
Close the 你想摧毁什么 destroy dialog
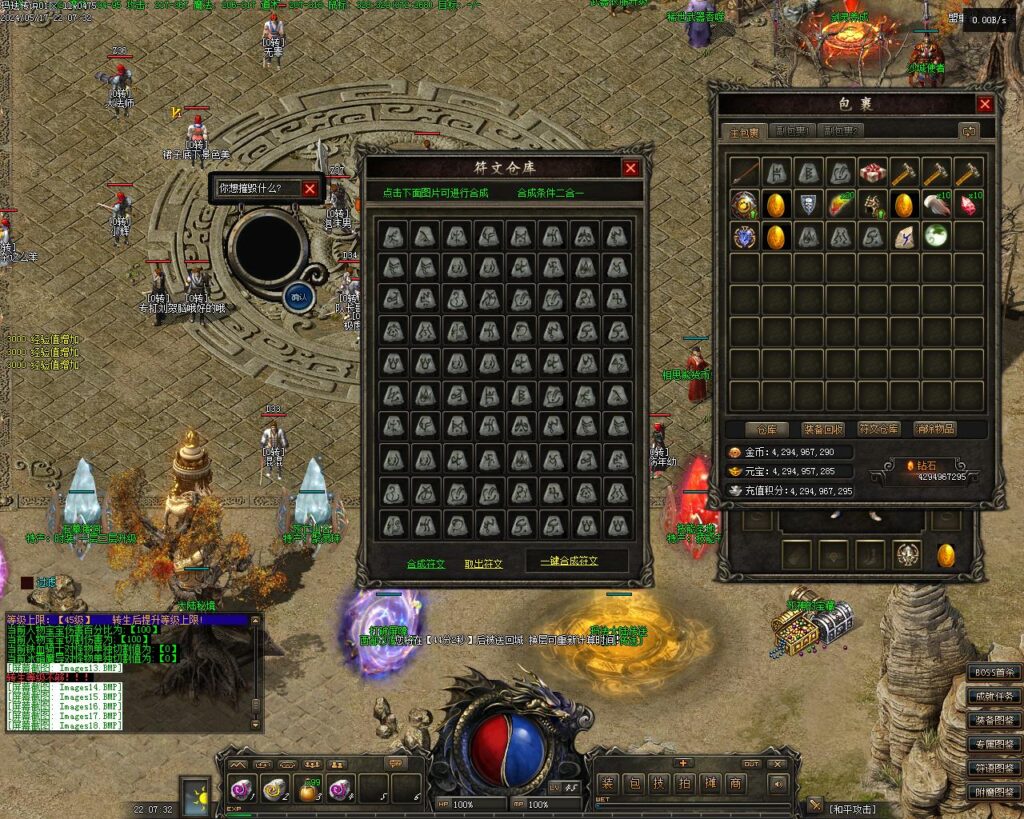[x=309, y=188]
